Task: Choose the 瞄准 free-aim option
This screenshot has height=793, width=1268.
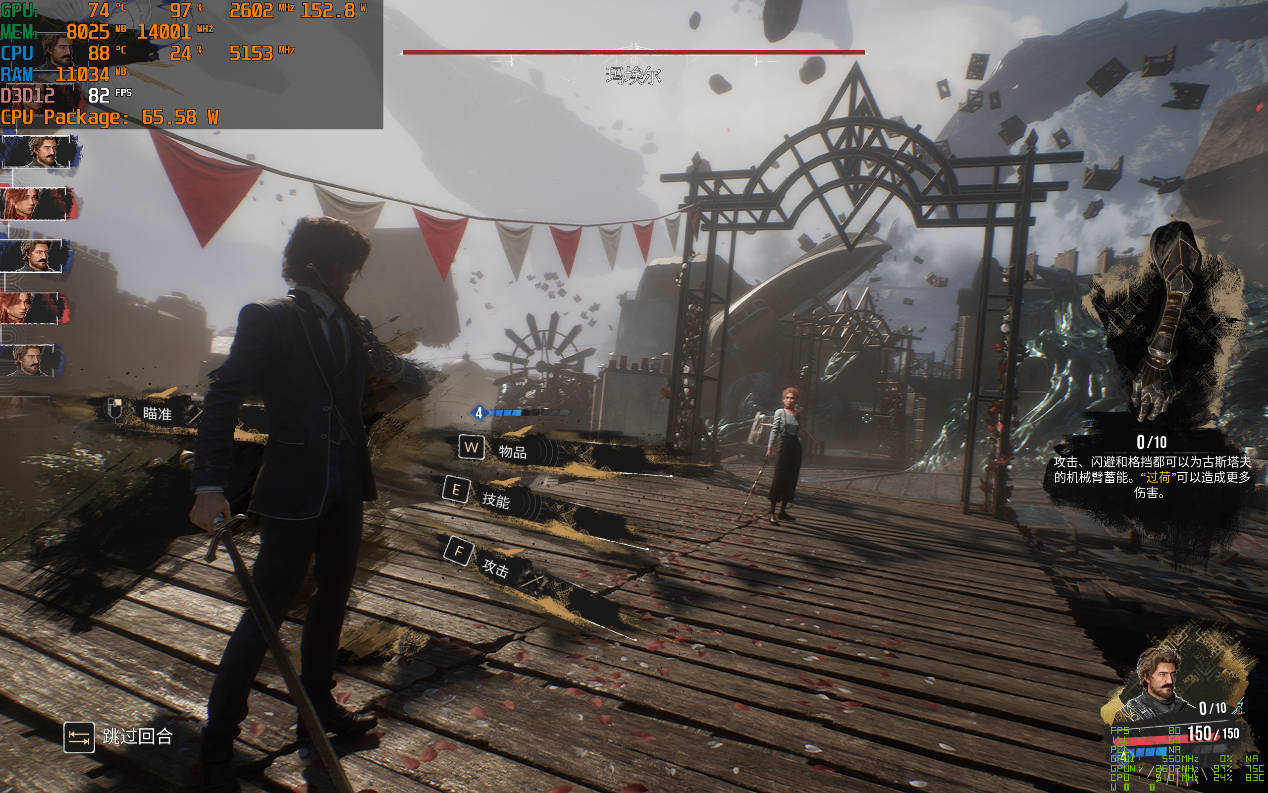Action: tap(157, 412)
